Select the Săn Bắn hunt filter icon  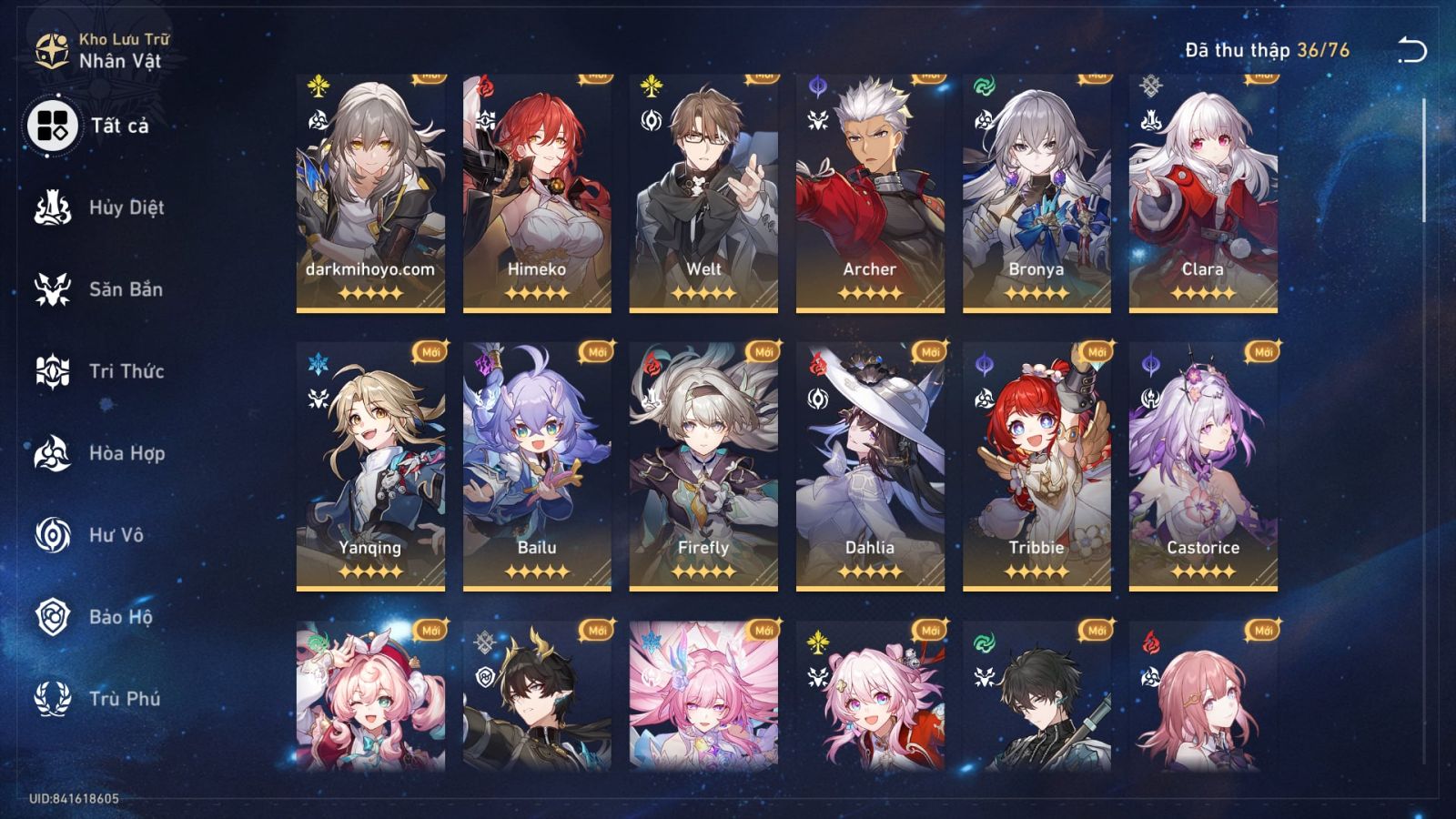pyautogui.click(x=52, y=289)
